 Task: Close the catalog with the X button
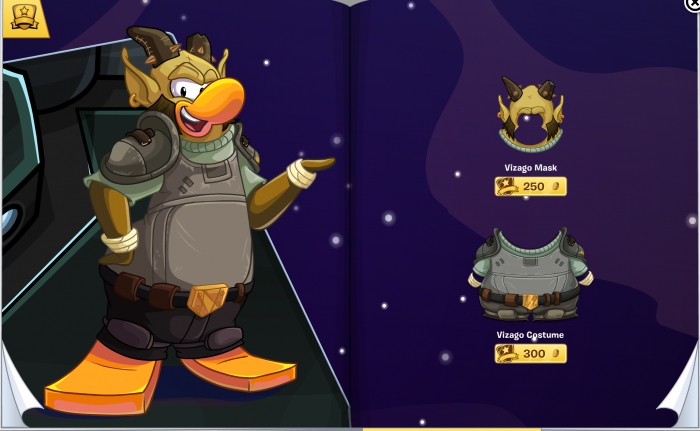coord(693,5)
